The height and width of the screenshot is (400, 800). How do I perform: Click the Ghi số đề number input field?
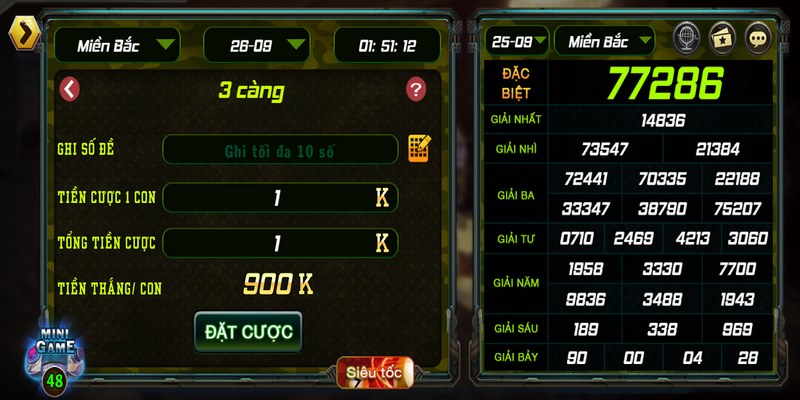pyautogui.click(x=280, y=151)
